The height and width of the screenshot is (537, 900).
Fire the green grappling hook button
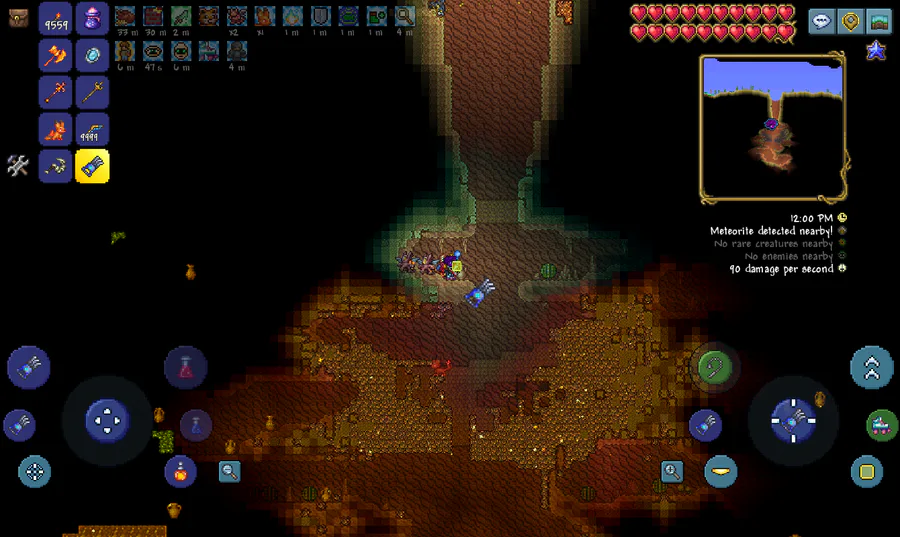[x=716, y=367]
